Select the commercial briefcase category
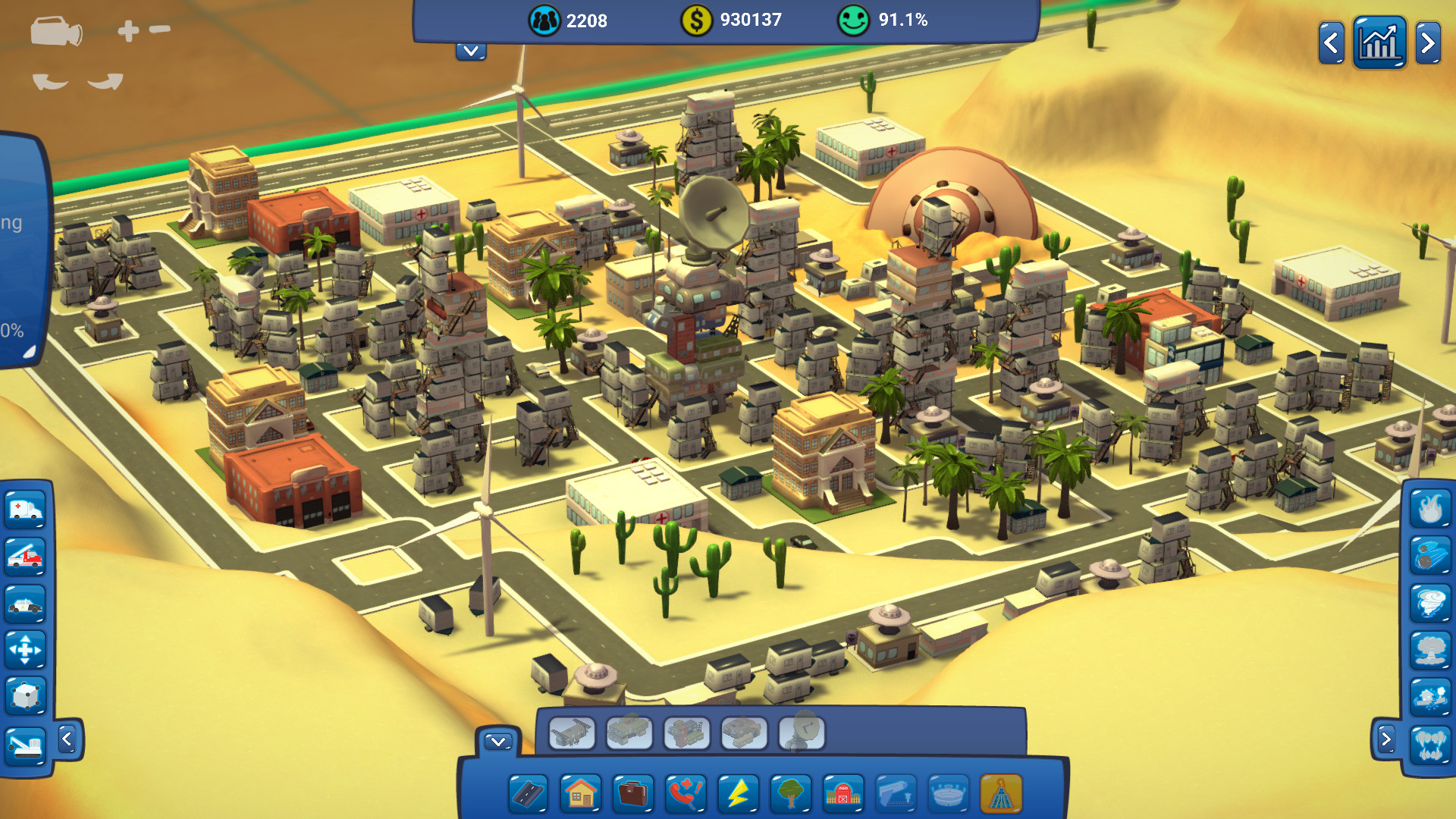The image size is (1456, 819). 633,795
